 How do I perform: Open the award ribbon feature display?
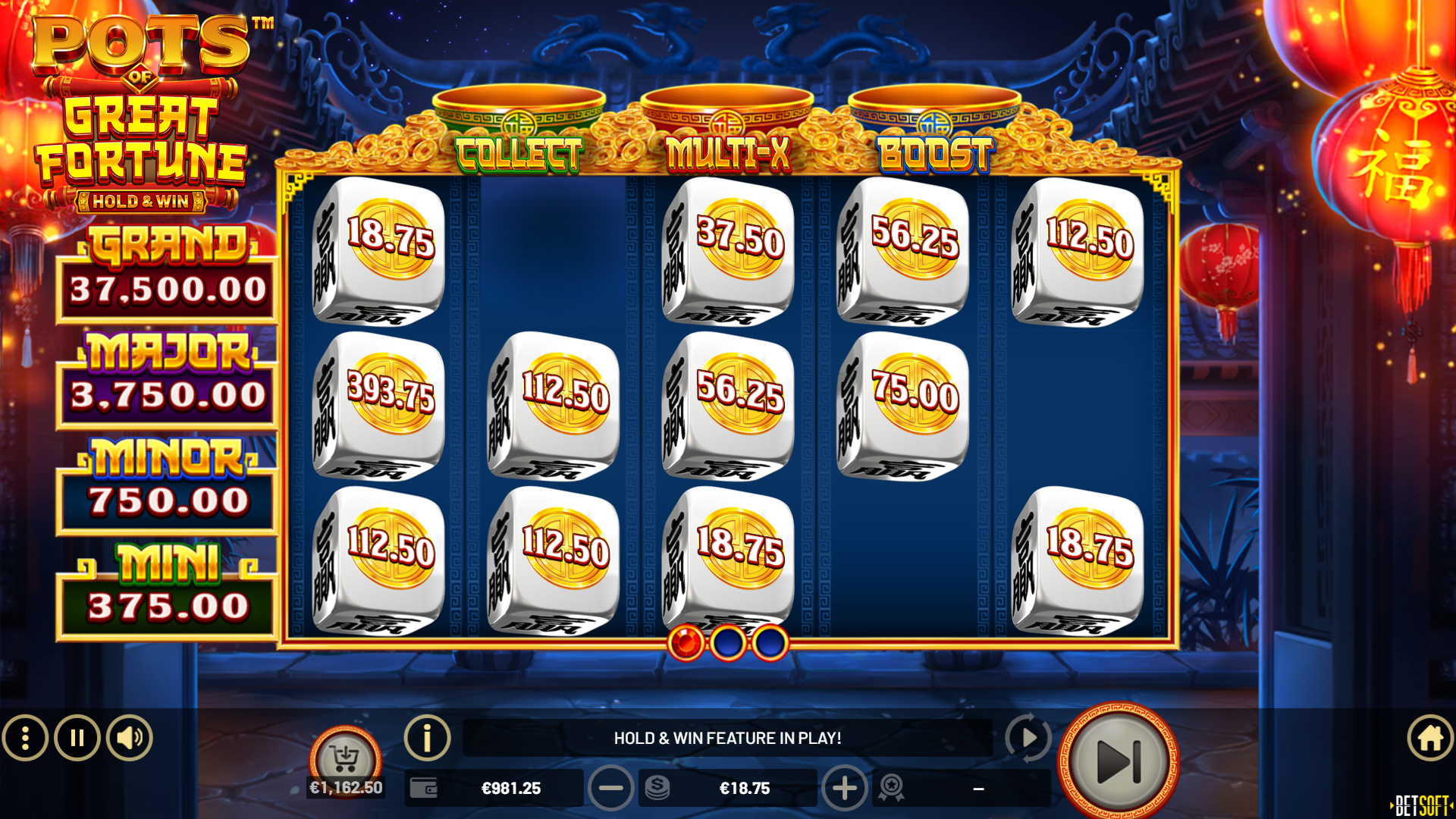point(893,788)
